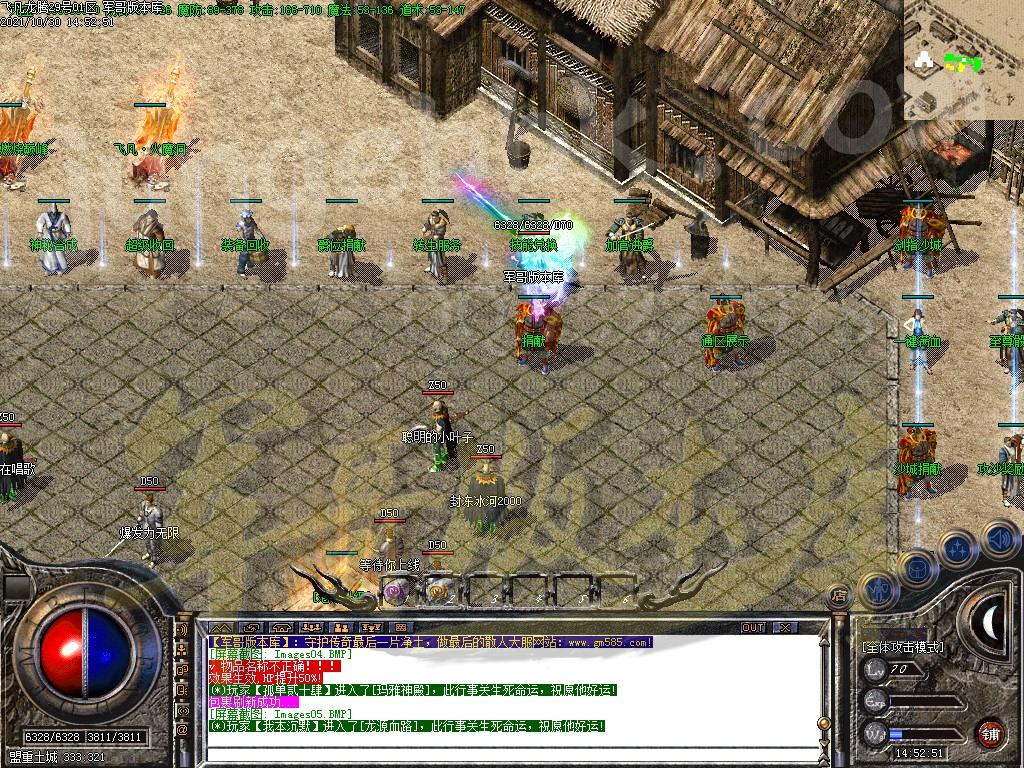This screenshot has width=1024, height=768.
Task: Open the minimap in the top-right corner
Action: tap(963, 60)
